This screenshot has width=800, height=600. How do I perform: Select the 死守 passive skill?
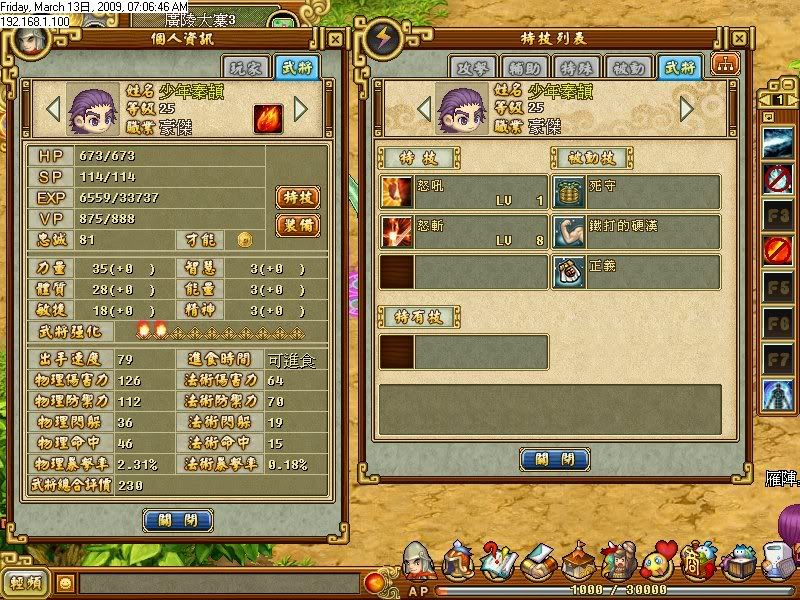636,192
